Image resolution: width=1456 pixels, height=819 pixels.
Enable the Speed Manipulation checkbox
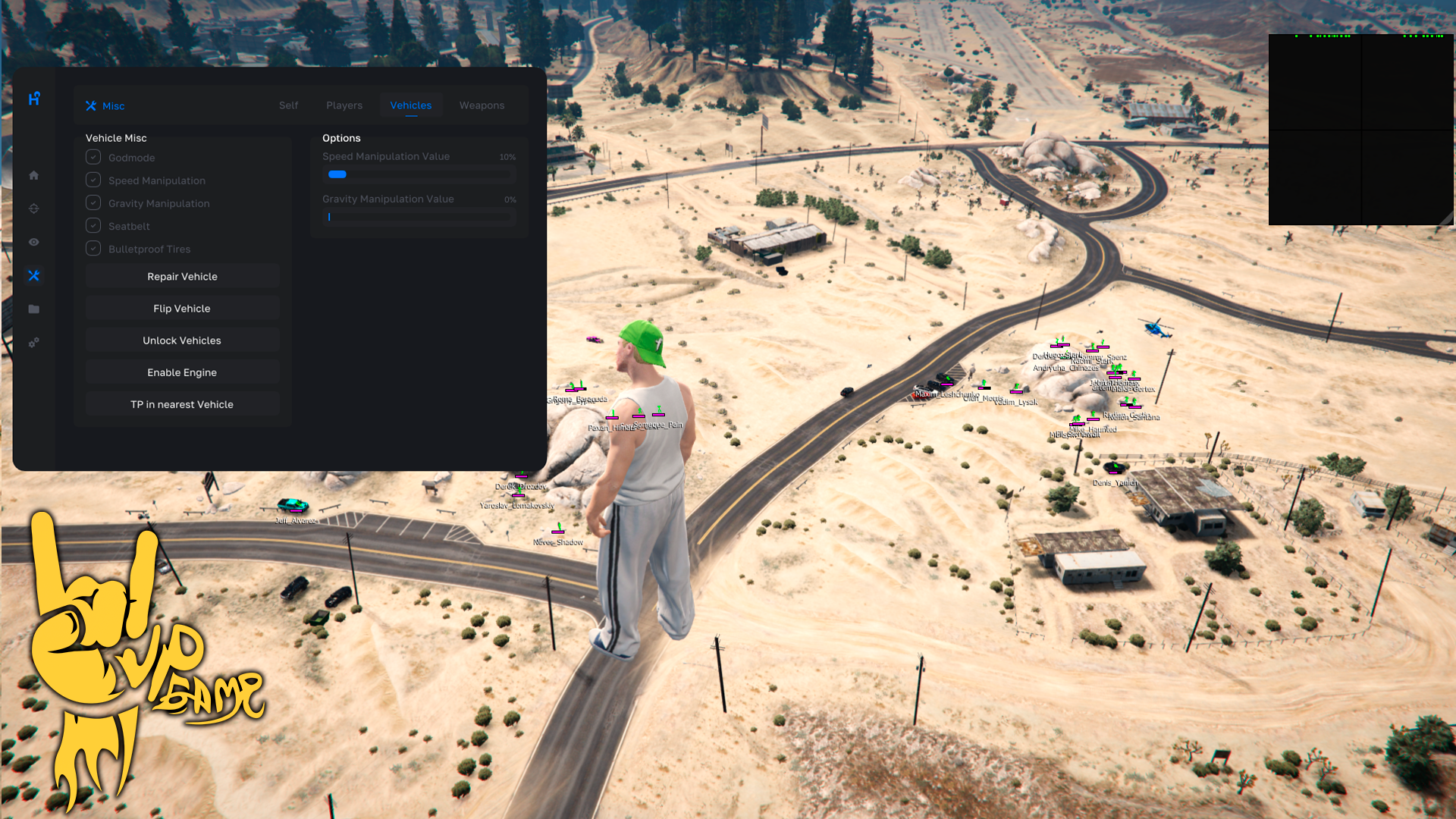(x=93, y=180)
